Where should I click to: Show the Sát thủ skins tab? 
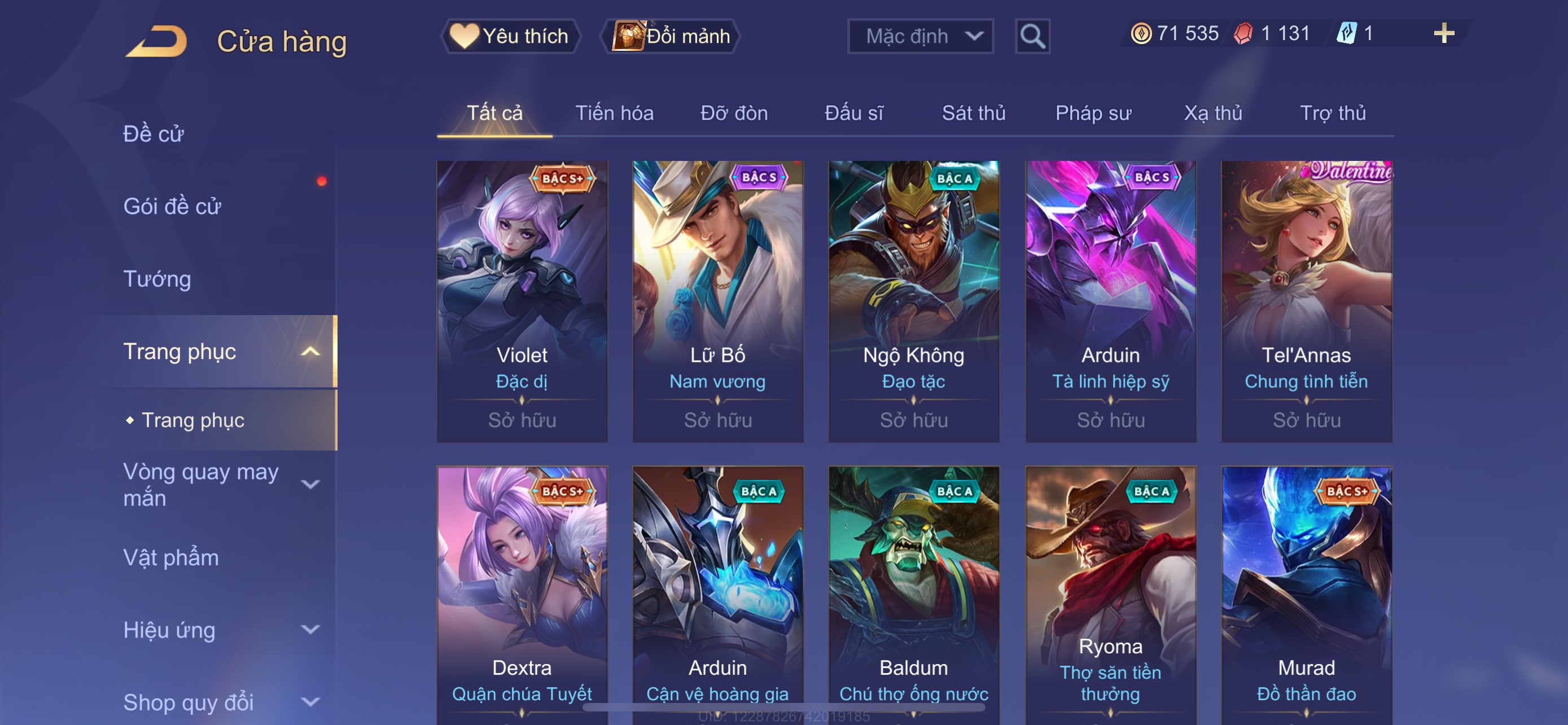coord(973,113)
